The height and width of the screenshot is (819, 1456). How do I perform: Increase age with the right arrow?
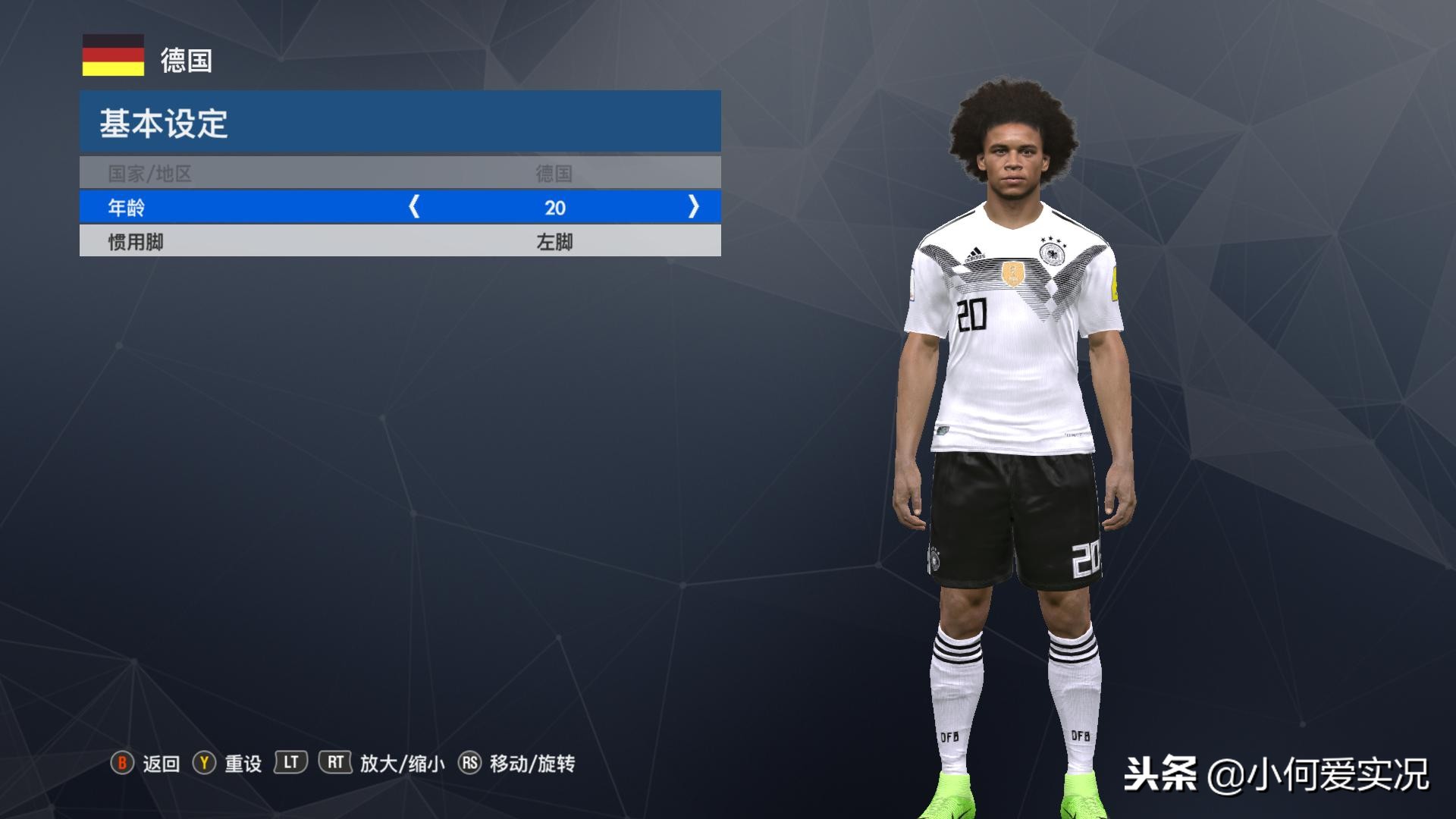coord(693,207)
